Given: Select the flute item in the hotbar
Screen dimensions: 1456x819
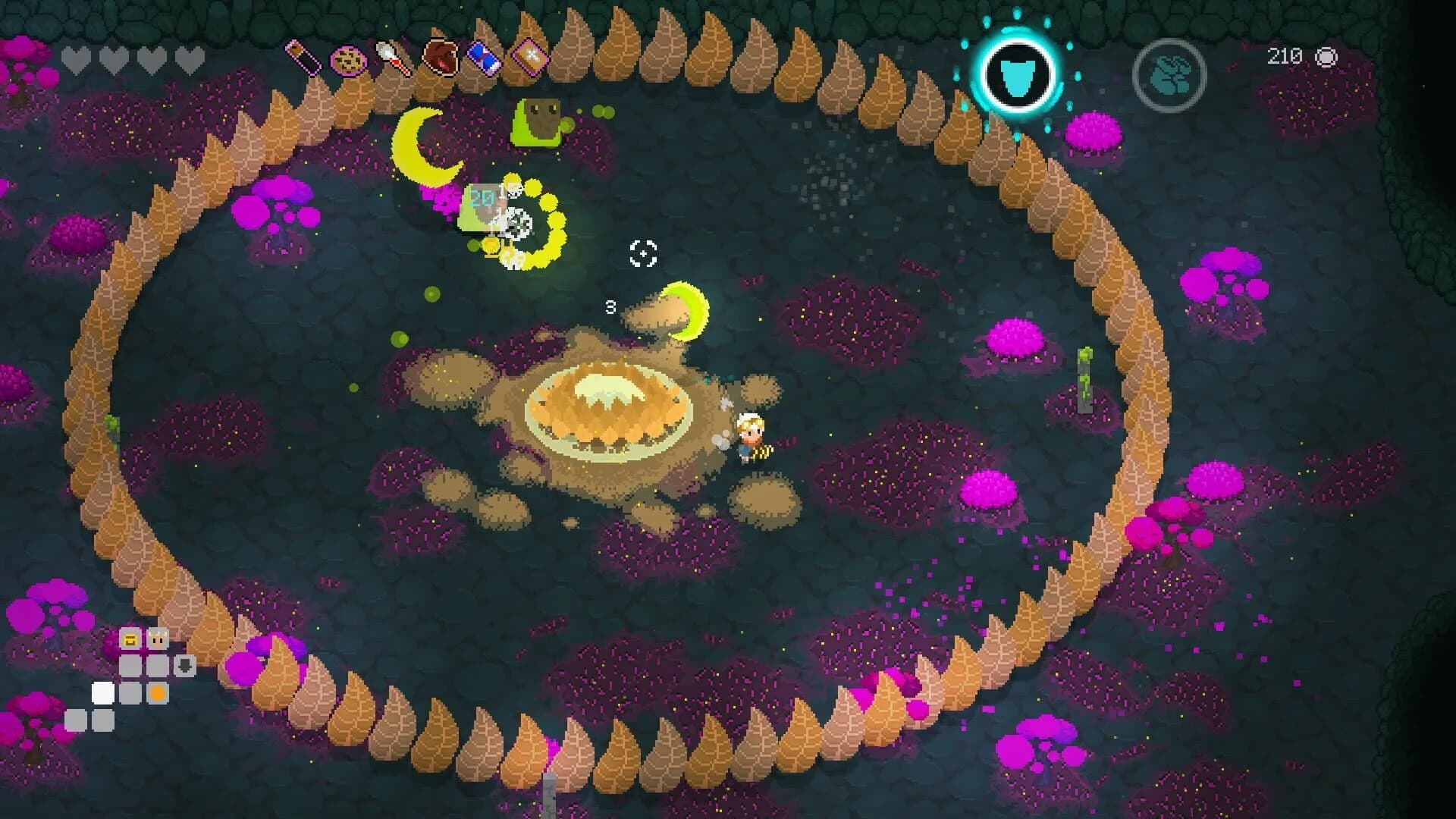Looking at the screenshot, I should tap(302, 57).
